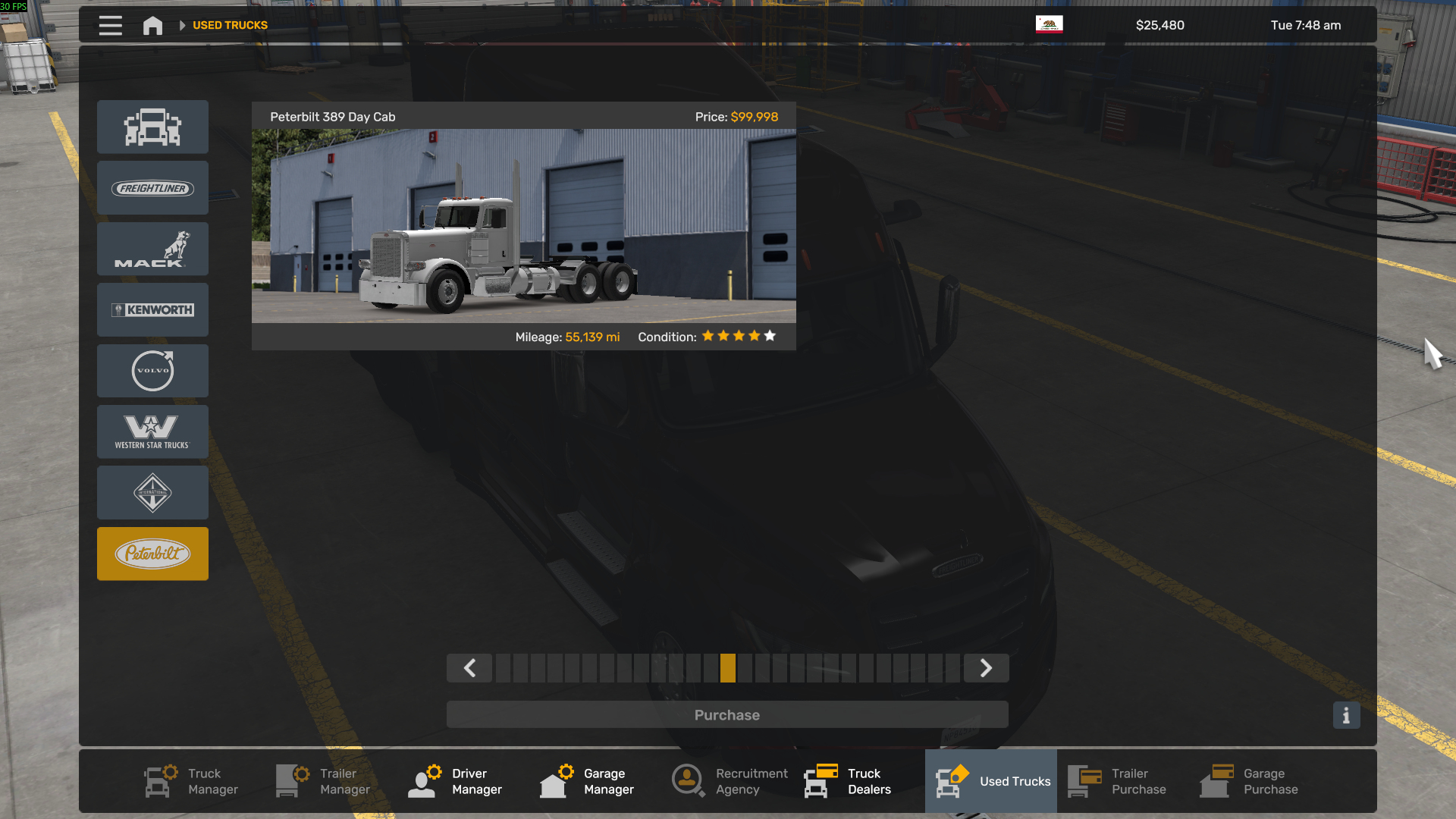View the Peterbilt 389 Day Cab photo
Image resolution: width=1456 pixels, height=819 pixels.
click(x=523, y=226)
